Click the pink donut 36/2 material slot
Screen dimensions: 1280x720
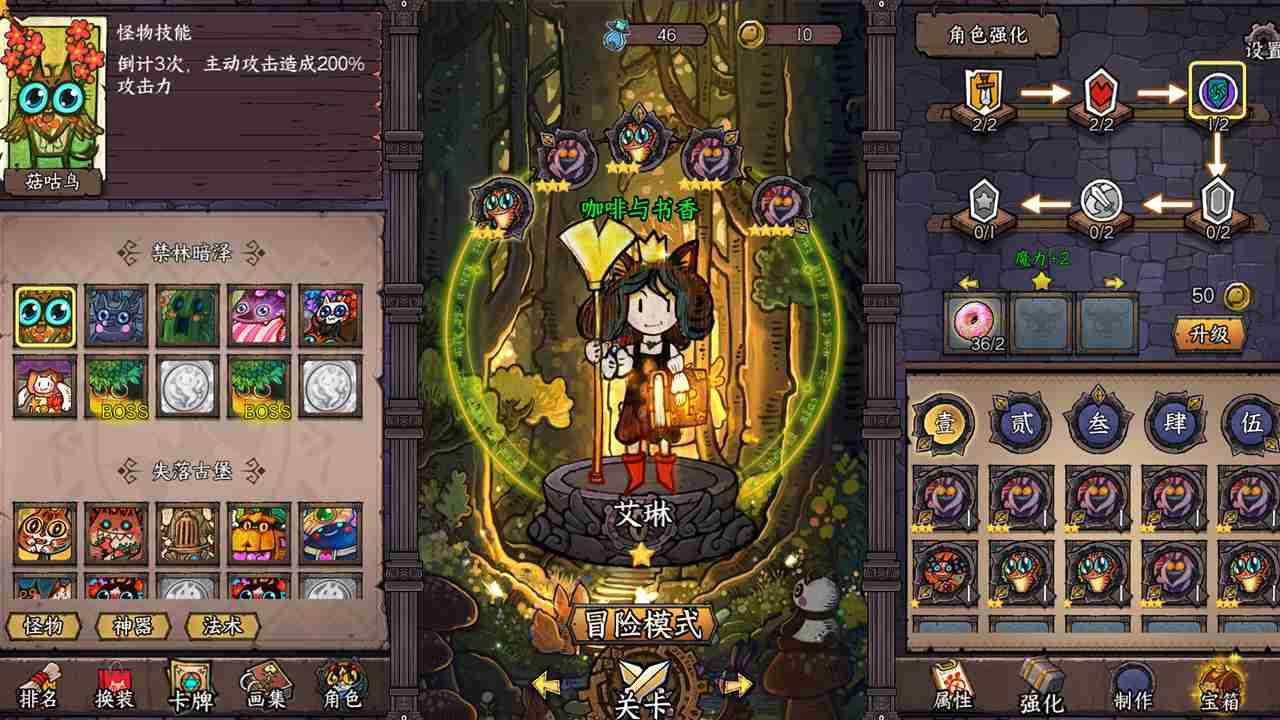(975, 320)
